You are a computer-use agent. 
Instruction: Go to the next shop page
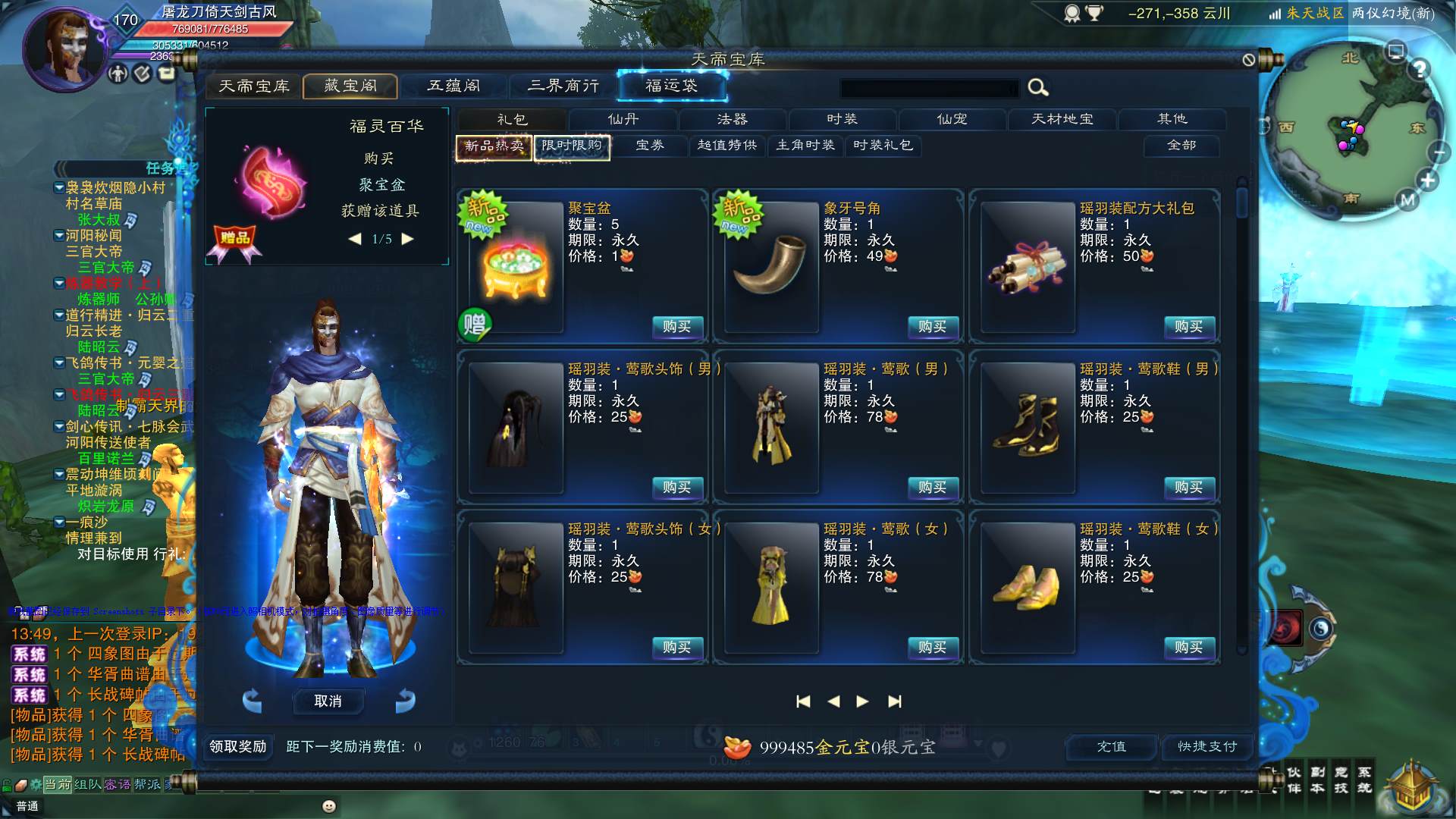pyautogui.click(x=862, y=701)
